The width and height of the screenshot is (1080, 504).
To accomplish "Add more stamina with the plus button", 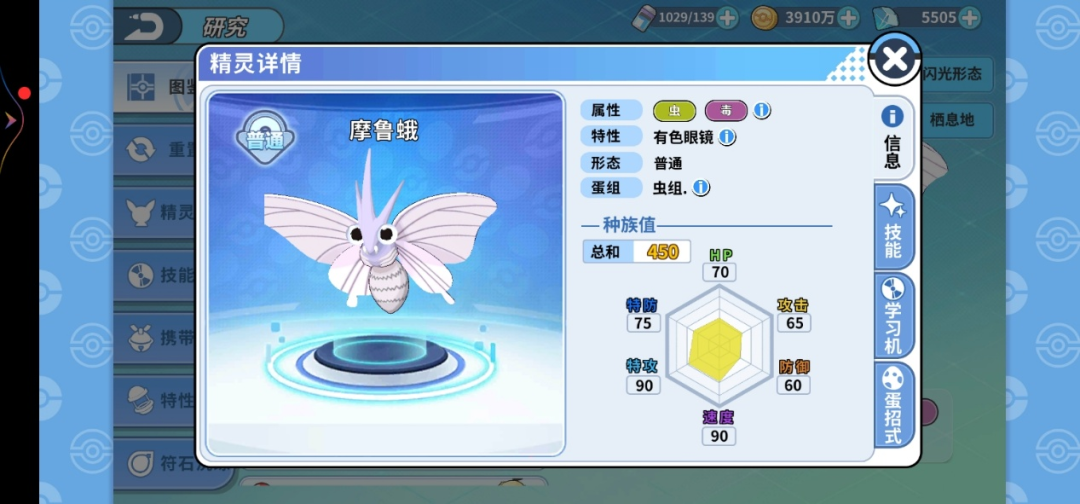I will [728, 17].
